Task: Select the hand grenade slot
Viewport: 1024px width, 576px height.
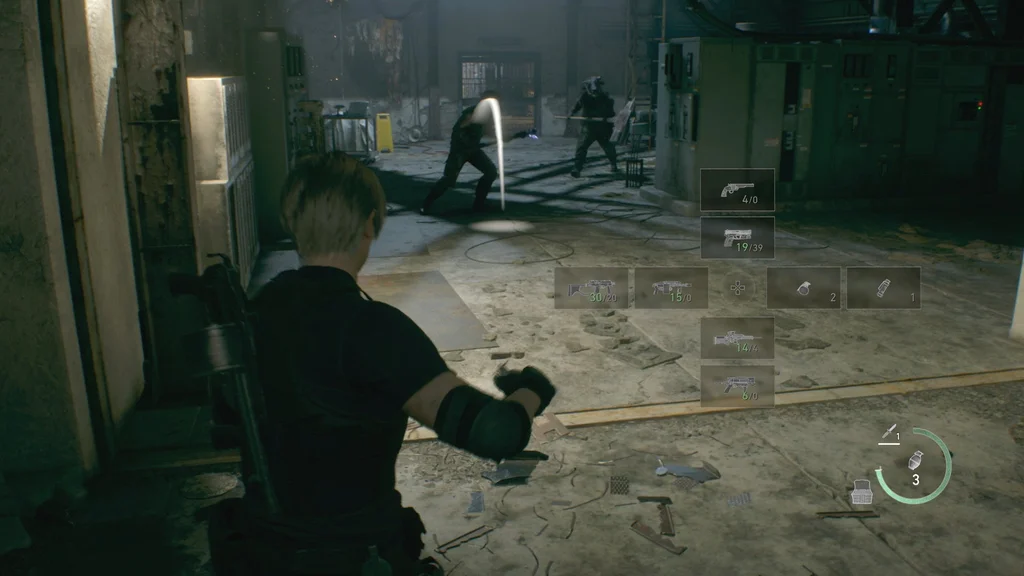Action: (803, 288)
